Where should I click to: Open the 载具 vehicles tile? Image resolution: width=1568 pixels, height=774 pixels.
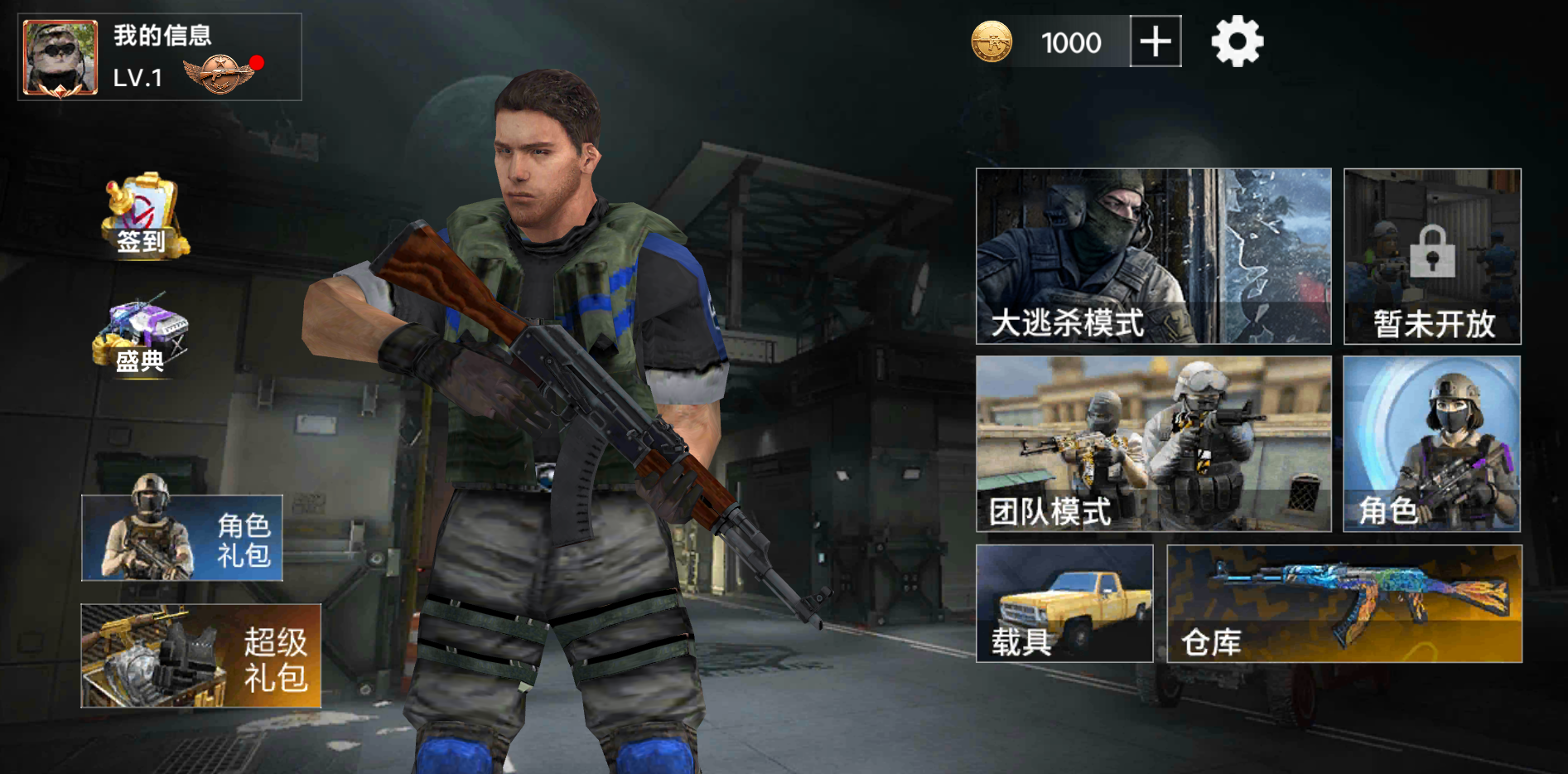(x=1064, y=603)
